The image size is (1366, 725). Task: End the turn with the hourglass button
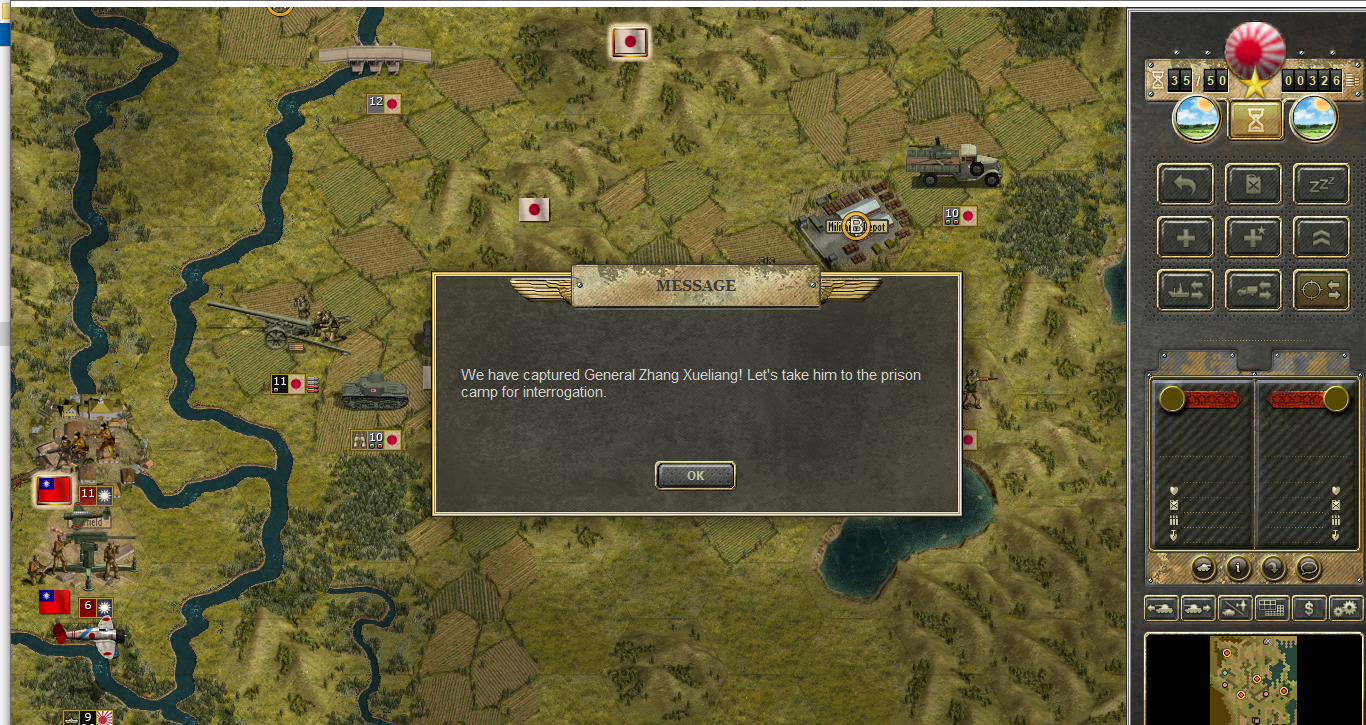(1254, 120)
